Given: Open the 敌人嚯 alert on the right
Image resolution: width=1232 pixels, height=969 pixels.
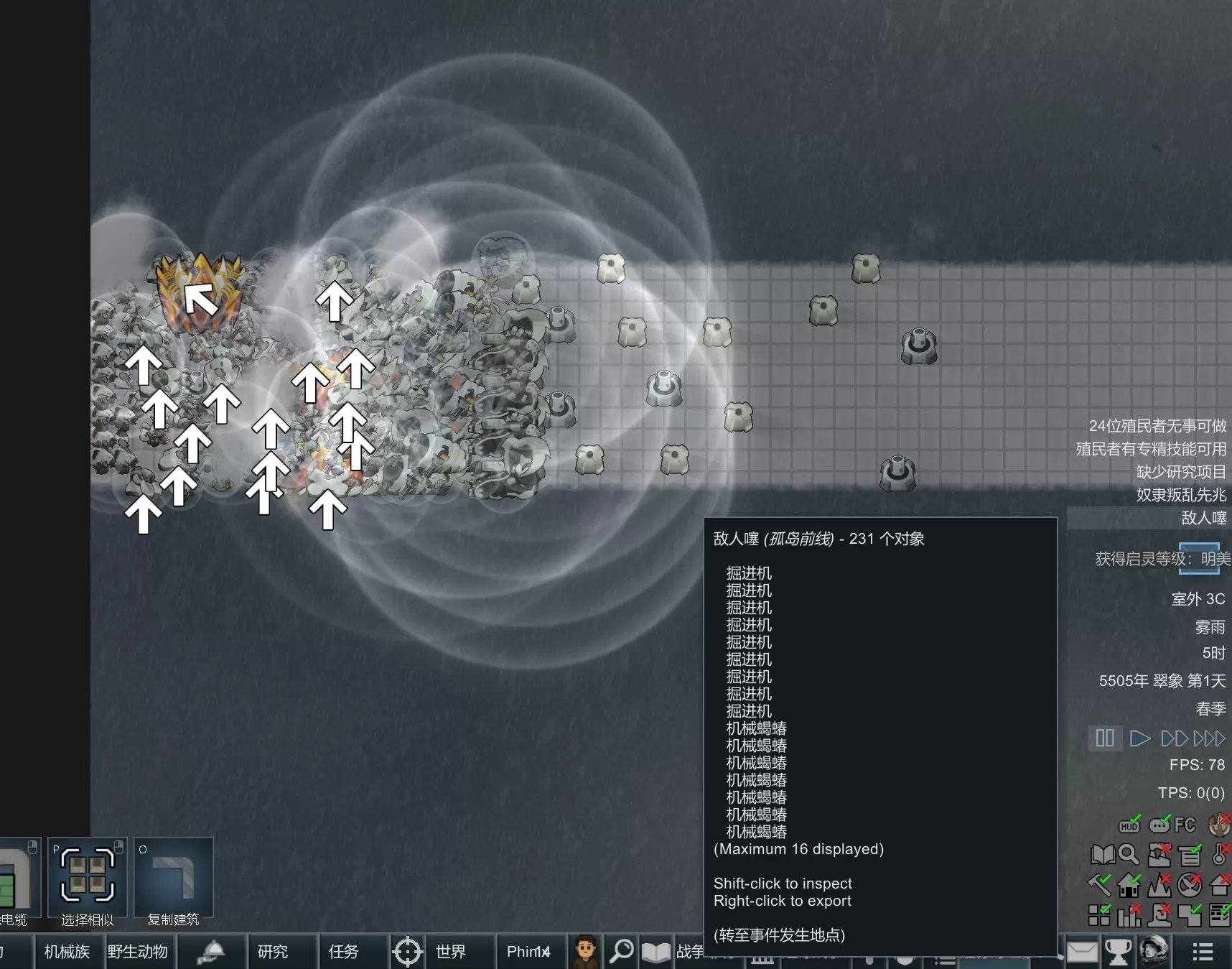Looking at the screenshot, I should point(1203,518).
